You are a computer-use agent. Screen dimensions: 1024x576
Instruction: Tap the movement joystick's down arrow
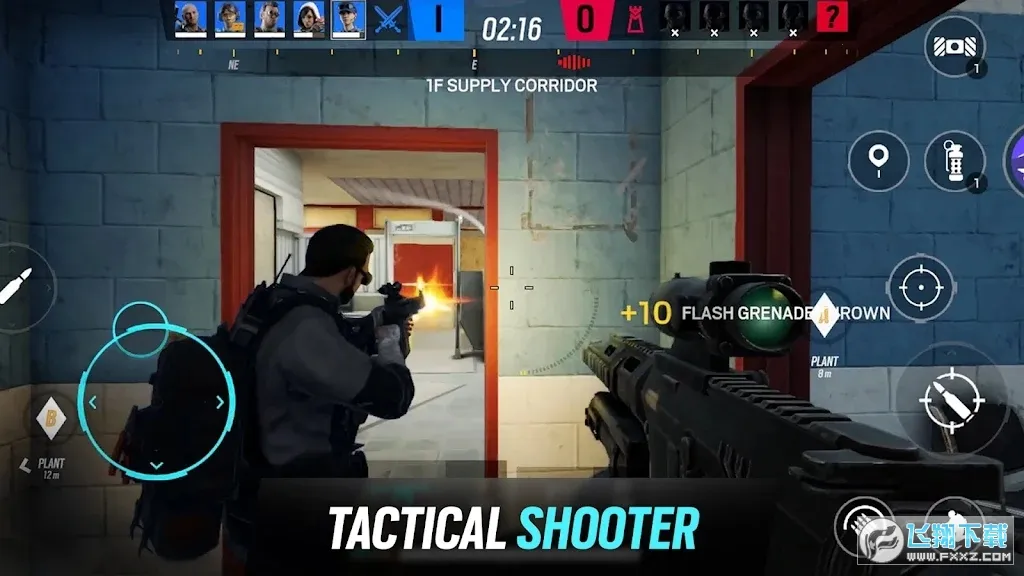(156, 465)
